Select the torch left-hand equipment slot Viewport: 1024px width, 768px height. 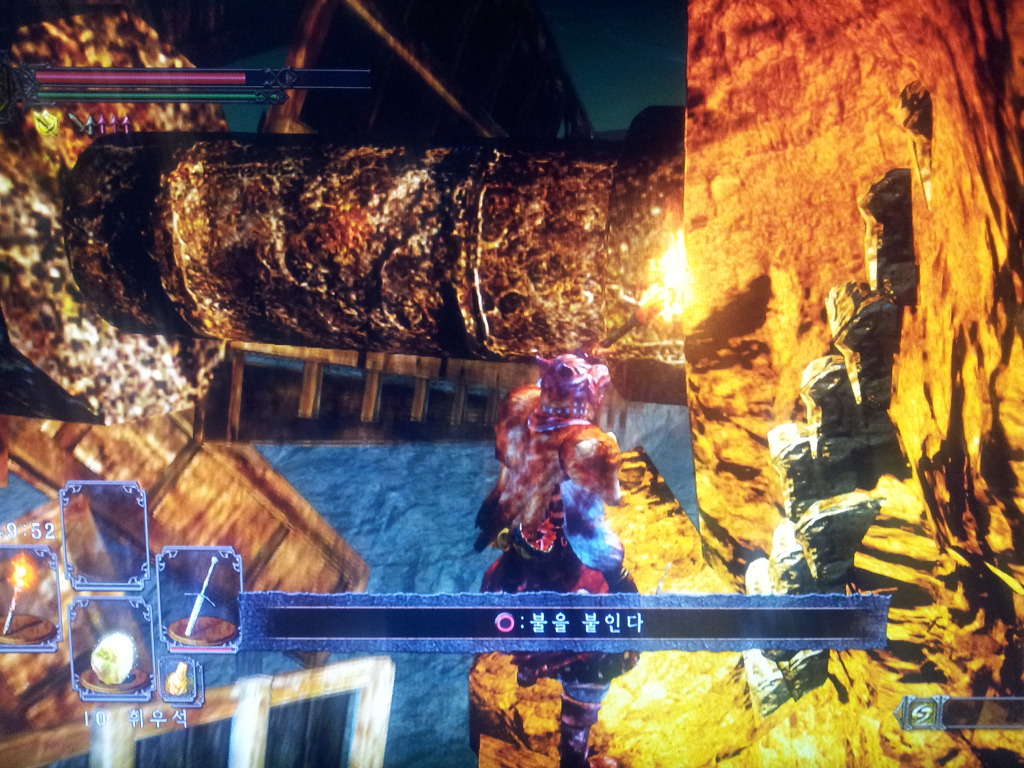point(24,600)
